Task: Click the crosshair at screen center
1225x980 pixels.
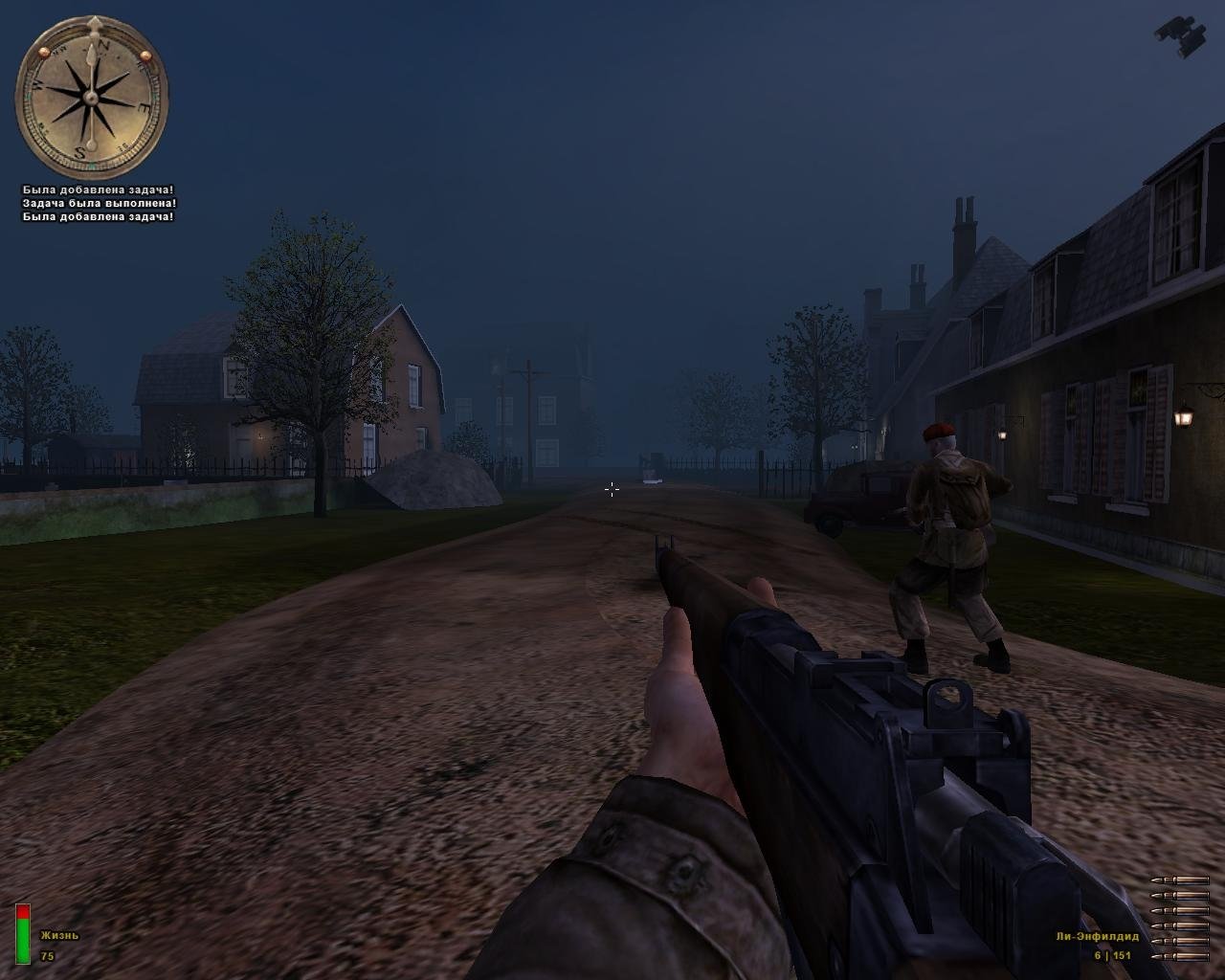Action: 612,490
